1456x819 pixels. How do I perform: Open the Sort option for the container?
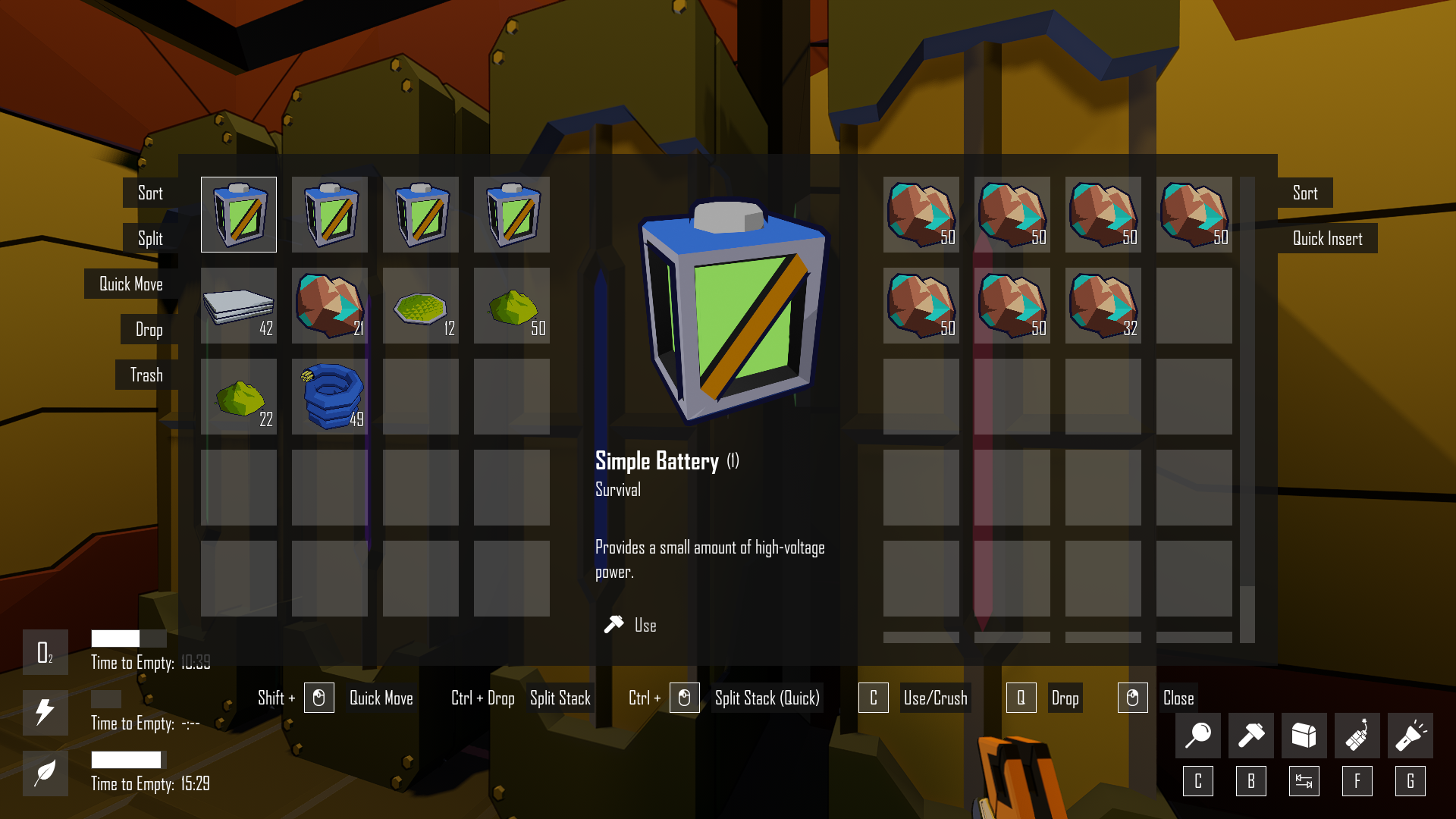click(x=1305, y=193)
